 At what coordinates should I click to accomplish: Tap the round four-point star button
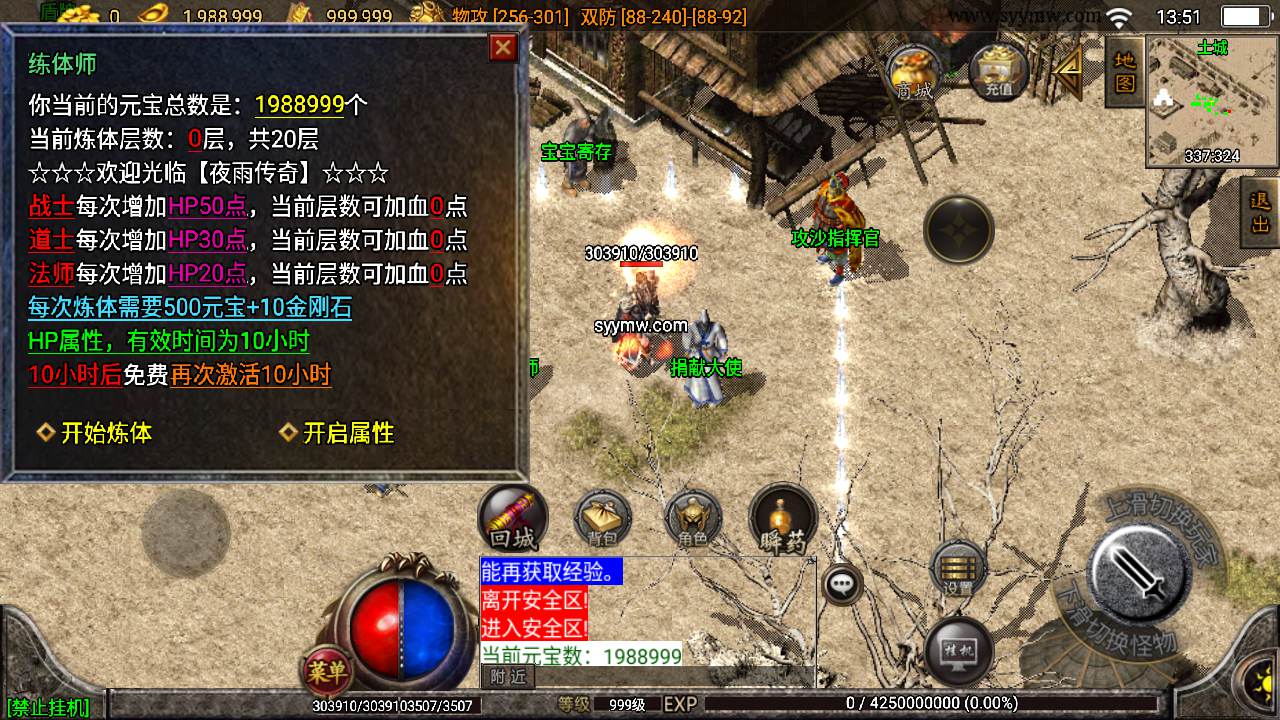958,230
